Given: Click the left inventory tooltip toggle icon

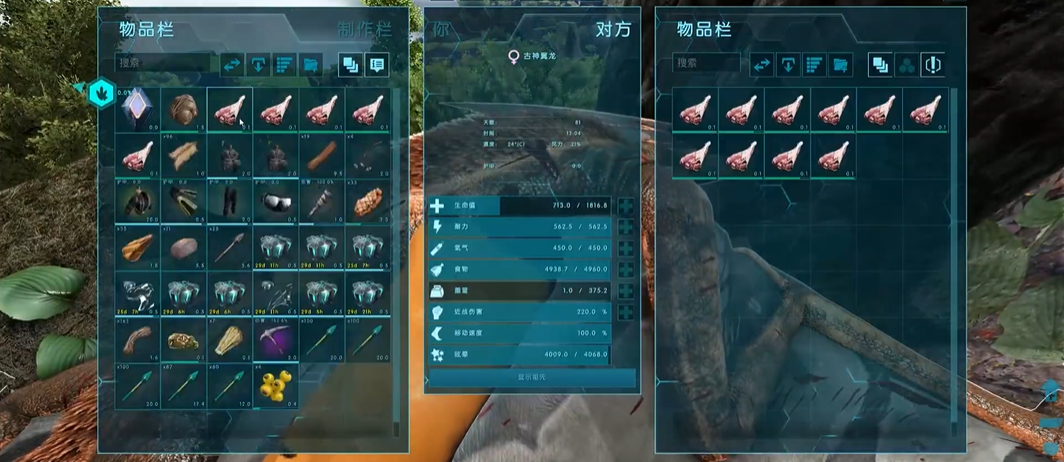Looking at the screenshot, I should tap(377, 64).
